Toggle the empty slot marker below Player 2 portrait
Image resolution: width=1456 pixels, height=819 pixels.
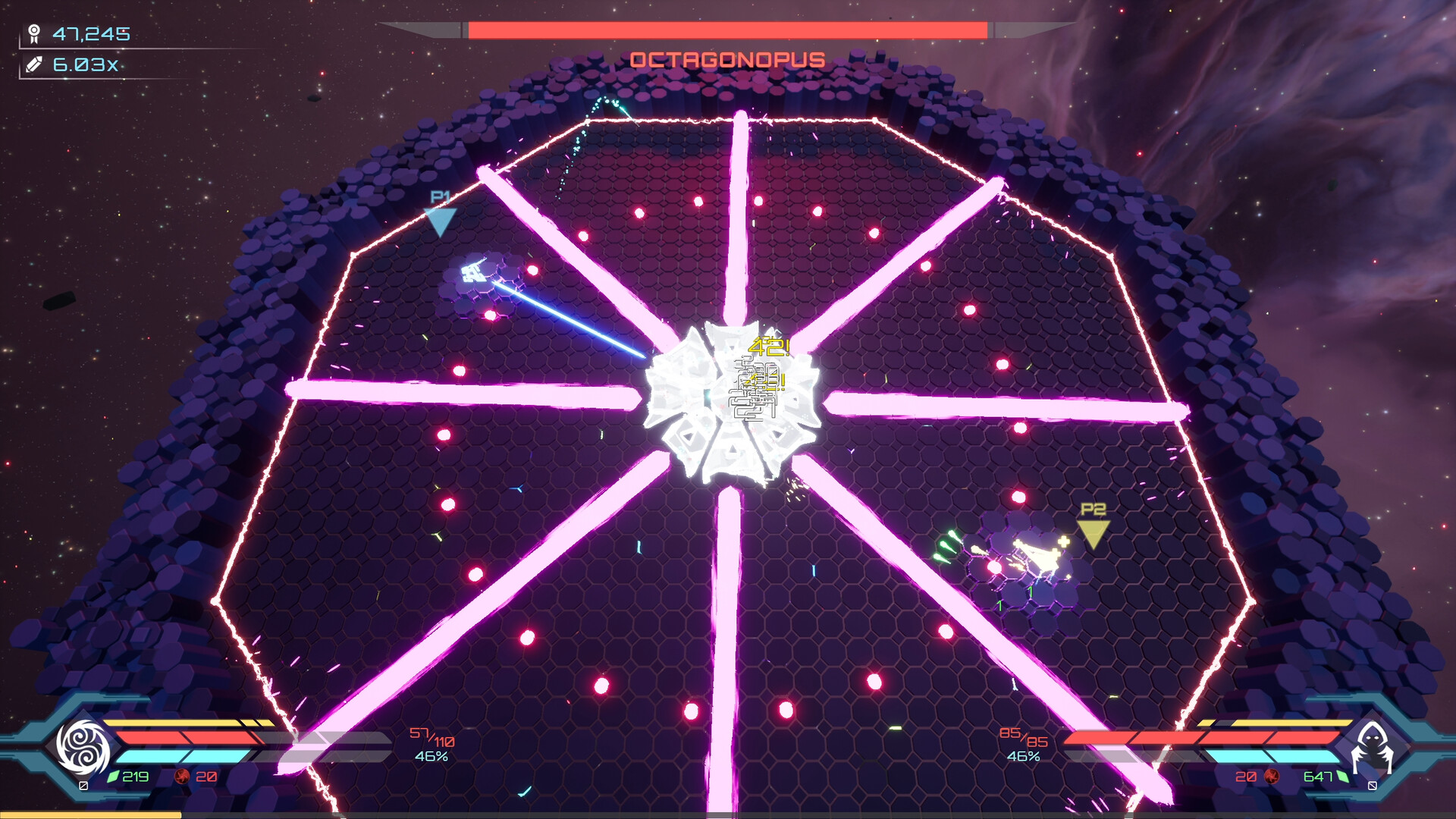pos(1373,786)
